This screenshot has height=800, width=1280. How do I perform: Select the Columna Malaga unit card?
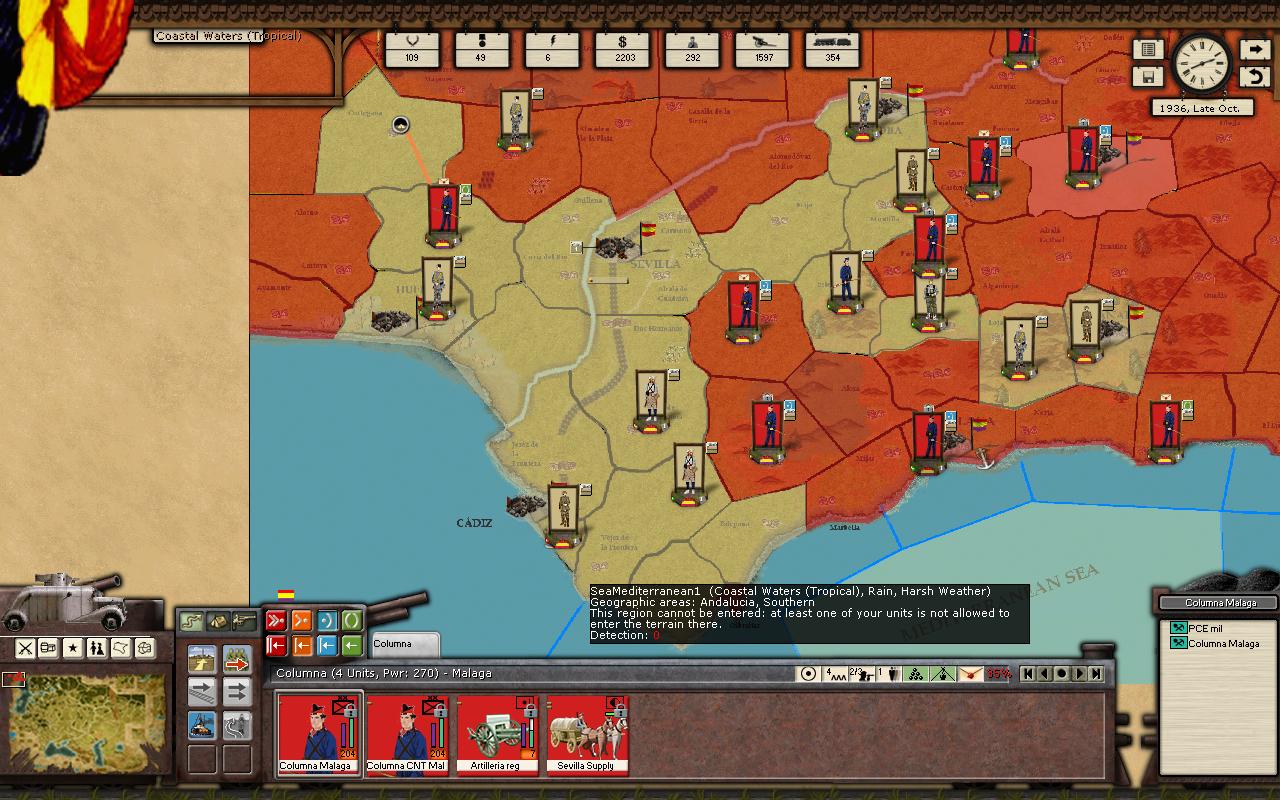317,735
